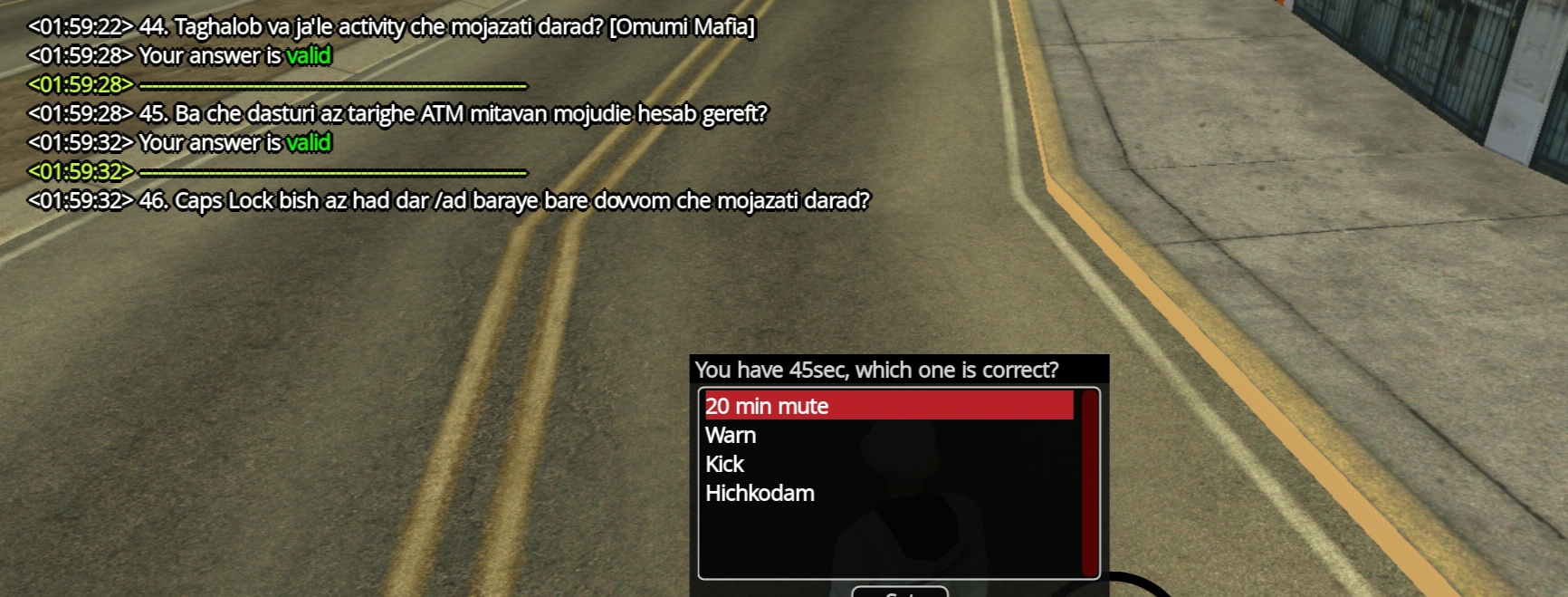Select the "20 min mute" answer
Viewport: 1568px width, 597px height.
click(x=768, y=406)
